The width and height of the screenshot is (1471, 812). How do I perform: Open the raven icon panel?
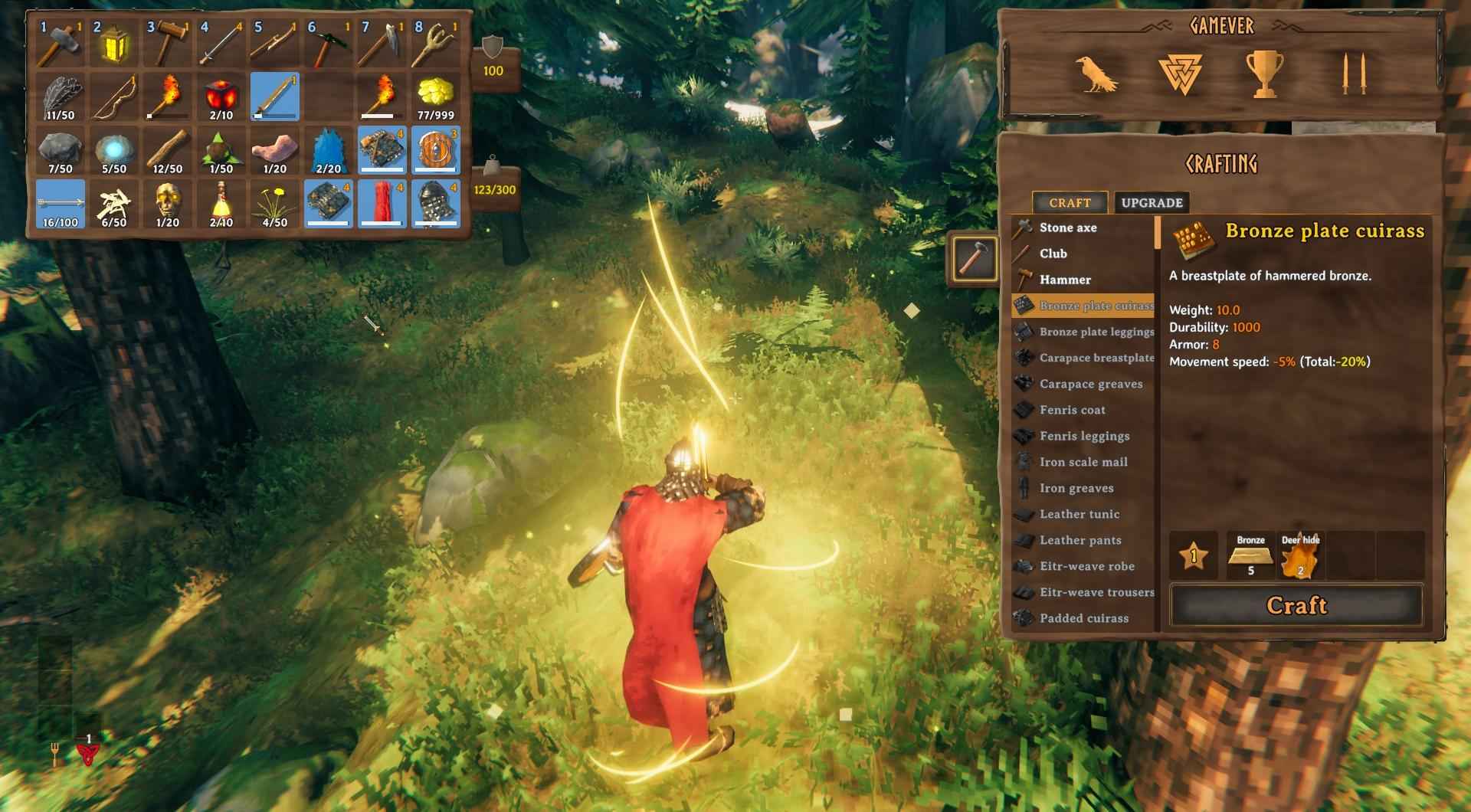(1096, 75)
